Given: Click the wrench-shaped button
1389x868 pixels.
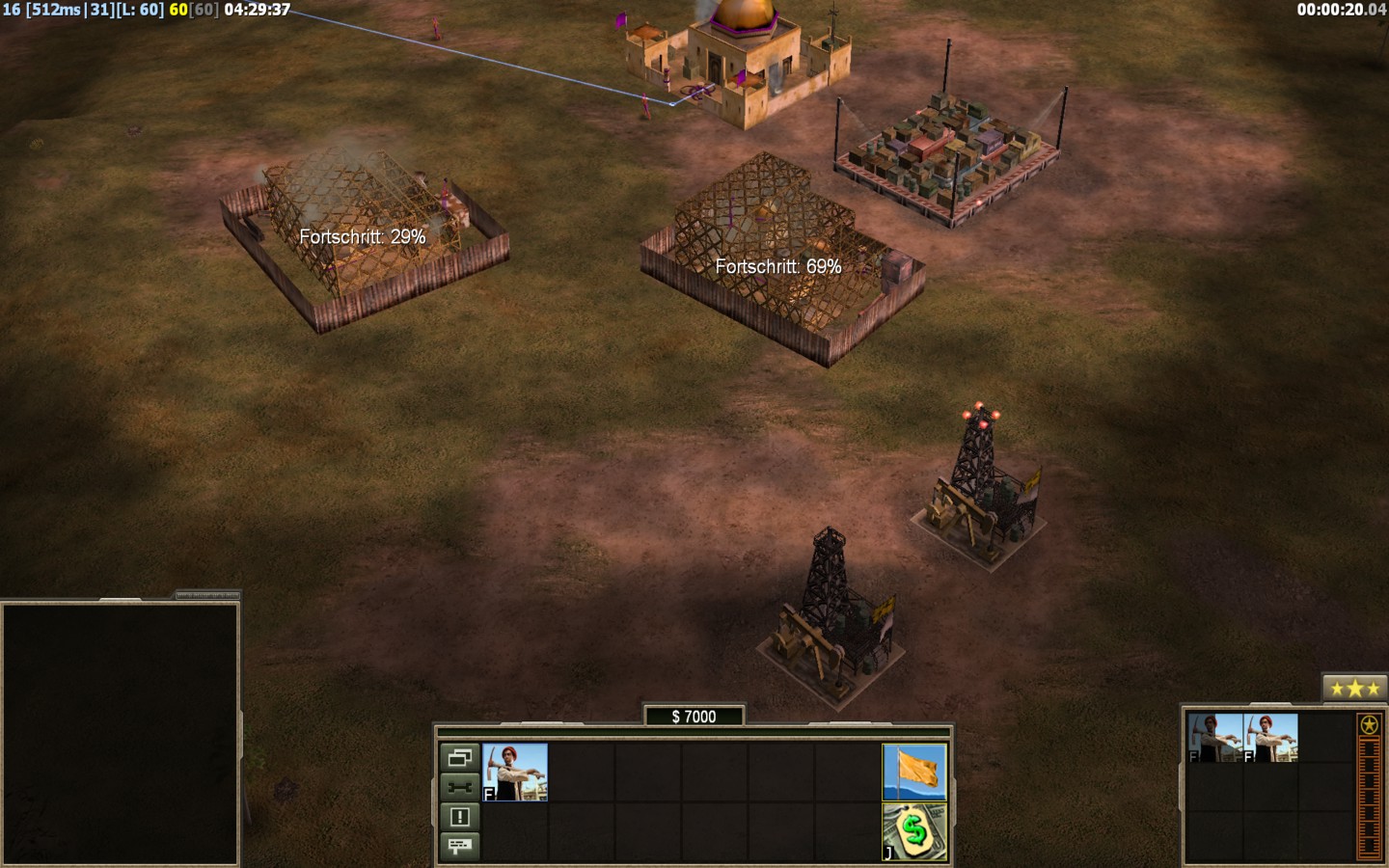Looking at the screenshot, I should click(x=459, y=787).
